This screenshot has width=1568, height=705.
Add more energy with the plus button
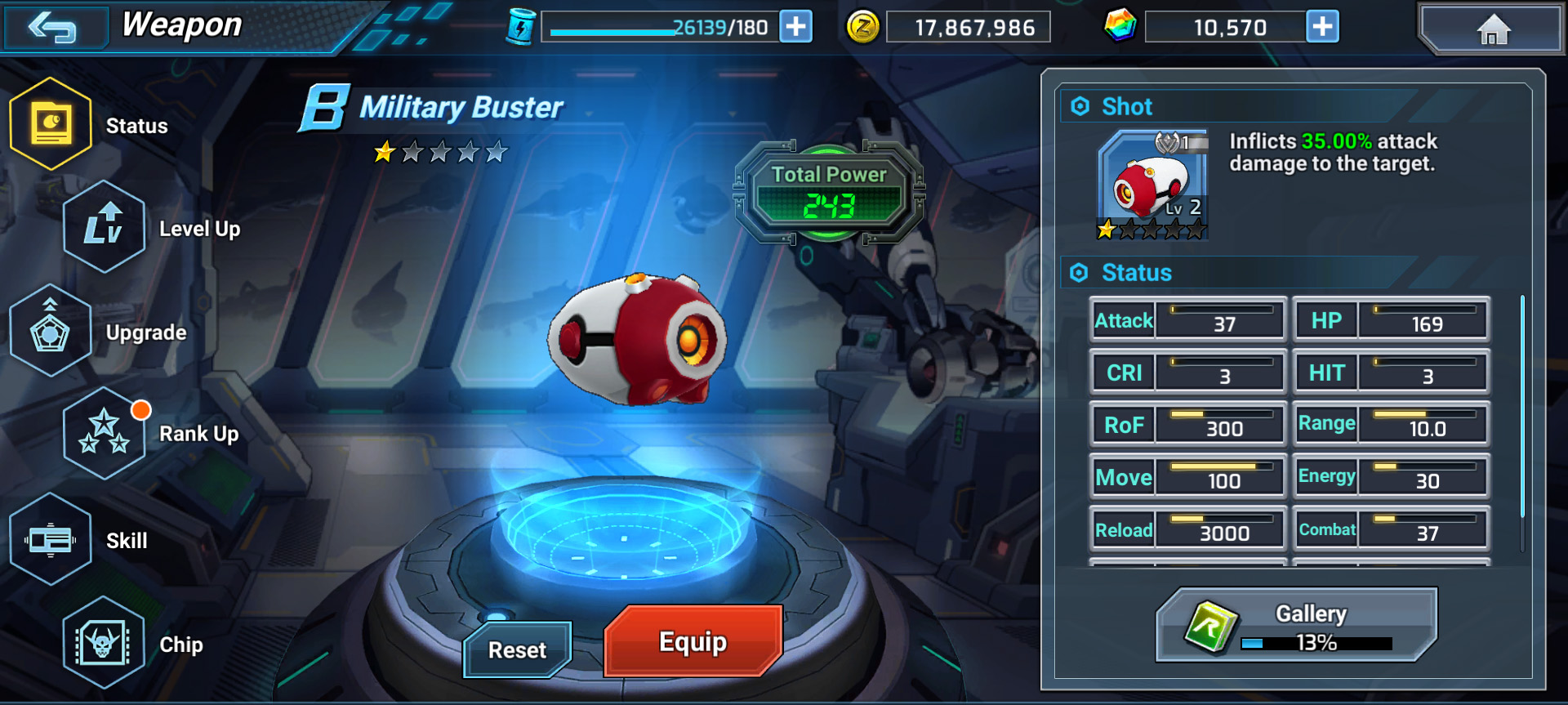tap(795, 27)
